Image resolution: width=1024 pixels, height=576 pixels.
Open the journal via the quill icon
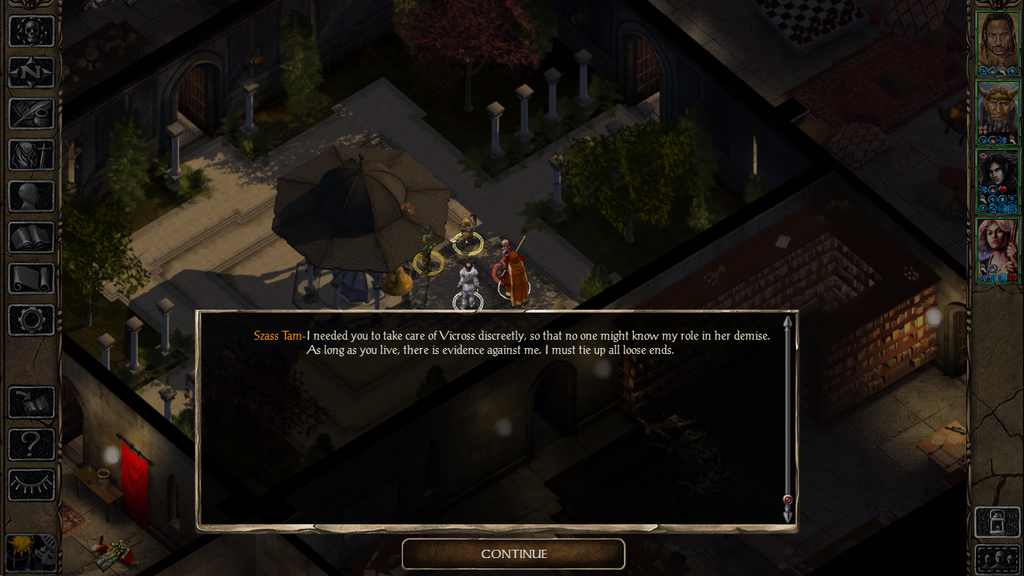(x=31, y=113)
